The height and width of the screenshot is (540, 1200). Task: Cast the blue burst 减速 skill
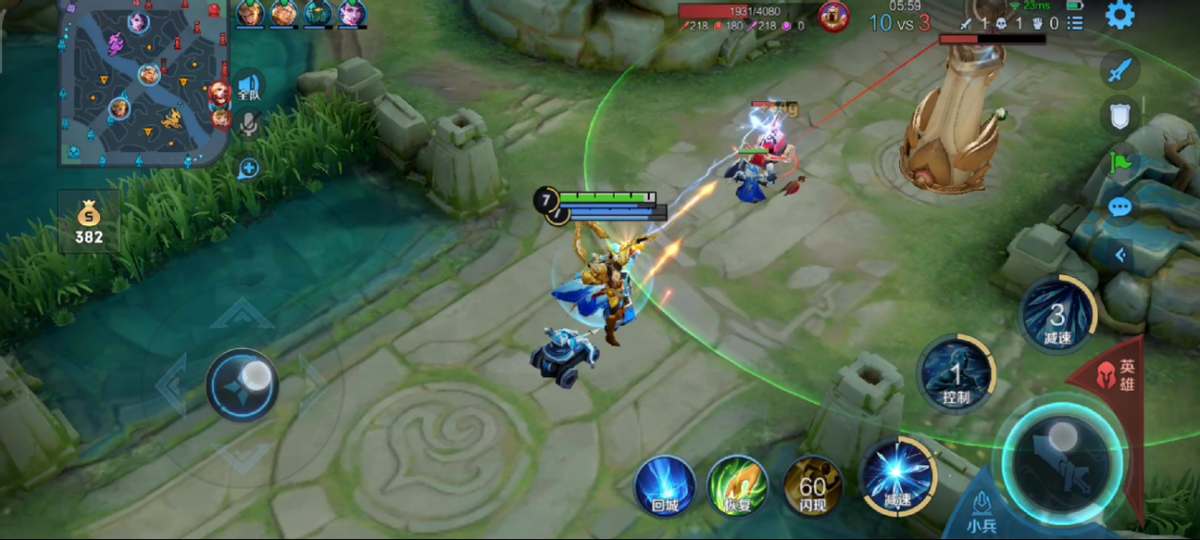(x=897, y=477)
